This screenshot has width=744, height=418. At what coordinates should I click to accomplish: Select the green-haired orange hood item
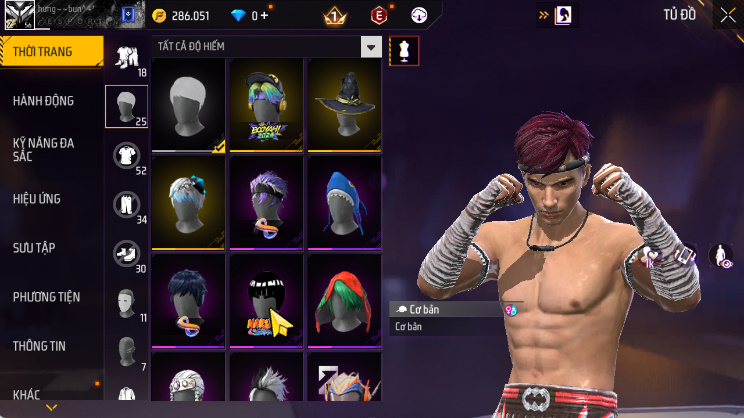click(x=344, y=298)
